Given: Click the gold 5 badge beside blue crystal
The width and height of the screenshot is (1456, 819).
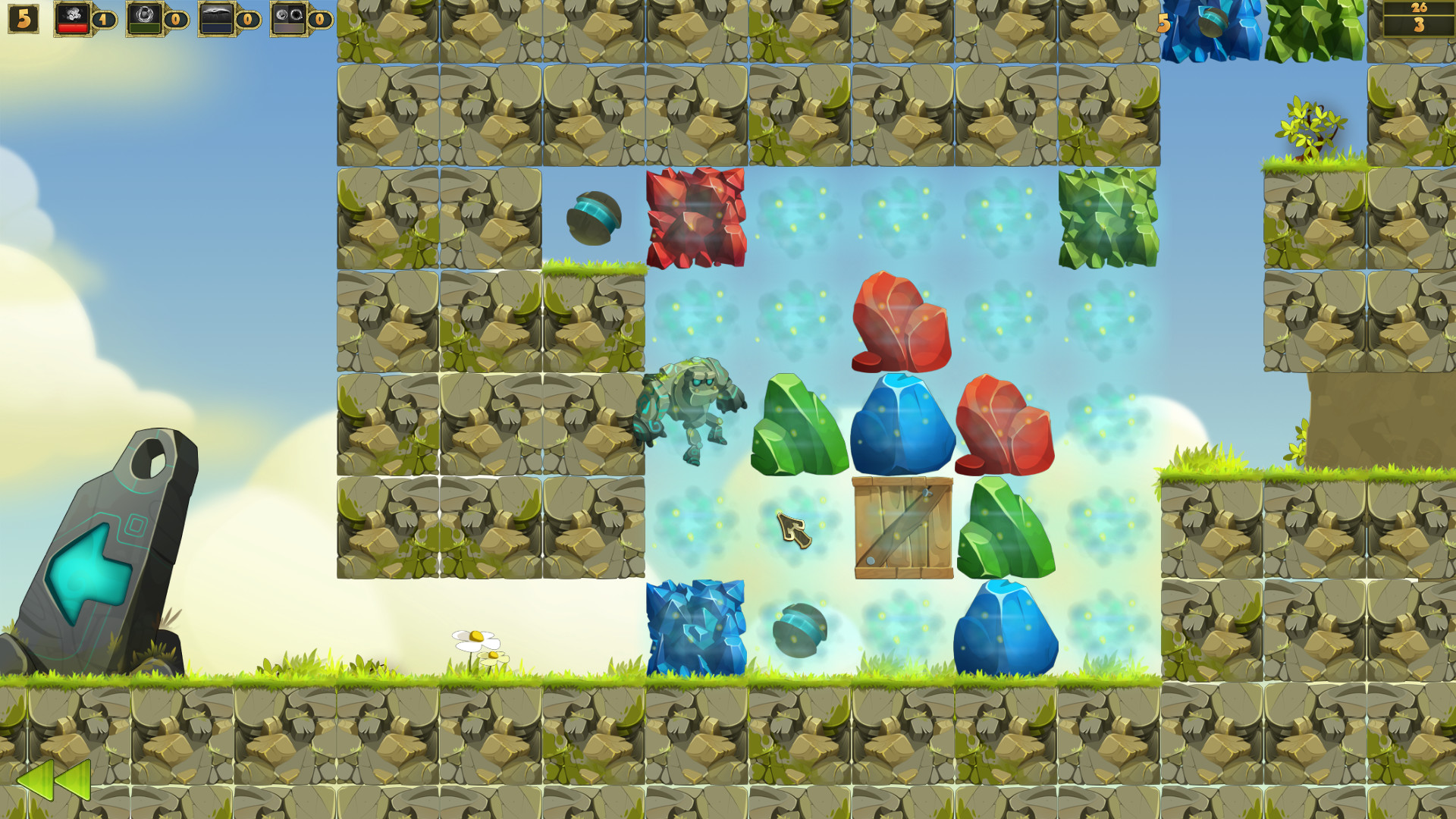Looking at the screenshot, I should pyautogui.click(x=1163, y=24).
